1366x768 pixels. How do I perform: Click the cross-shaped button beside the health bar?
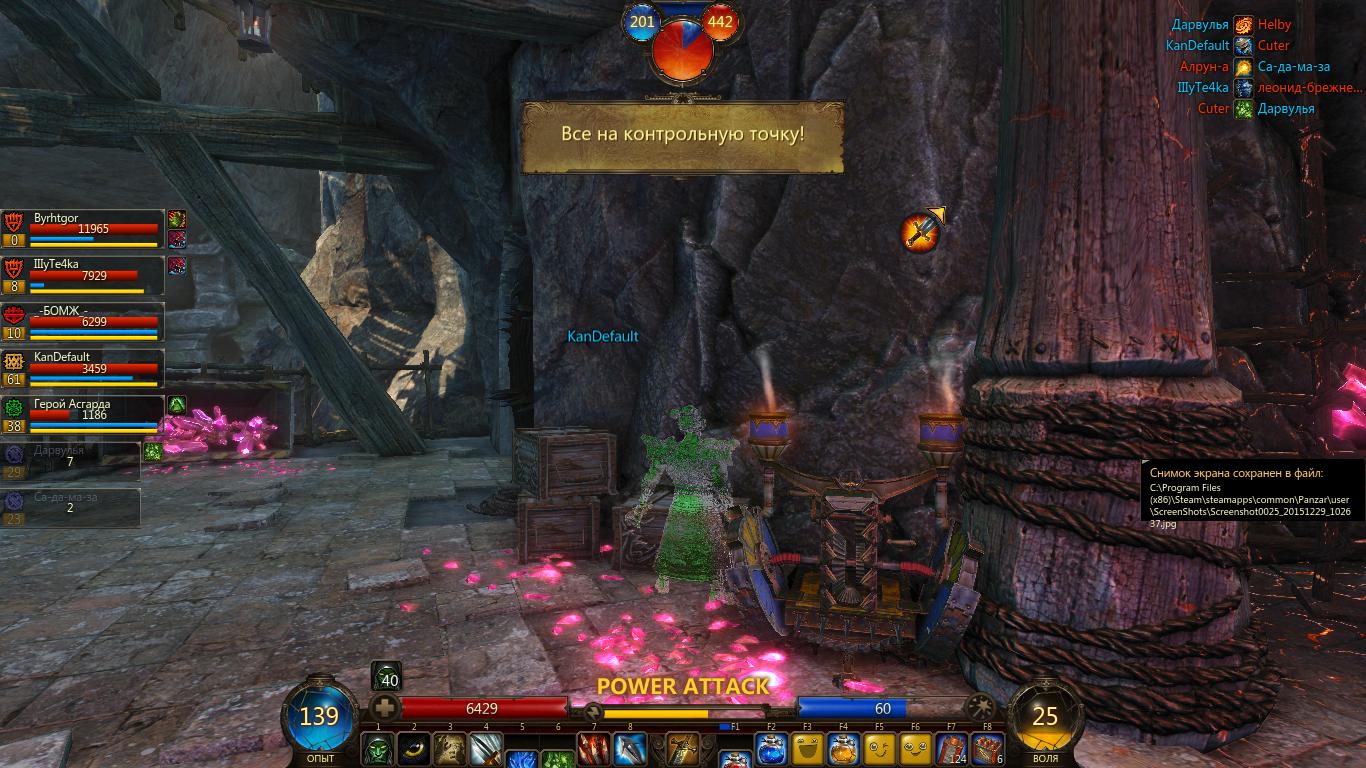point(385,708)
